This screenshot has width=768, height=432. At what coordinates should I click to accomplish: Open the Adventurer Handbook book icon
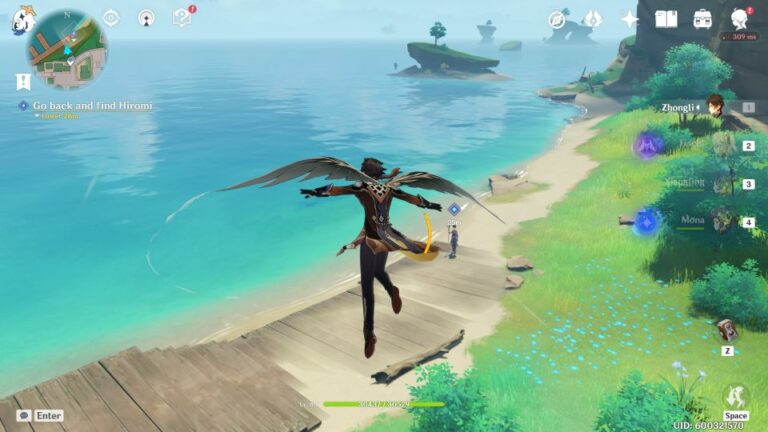pos(666,19)
